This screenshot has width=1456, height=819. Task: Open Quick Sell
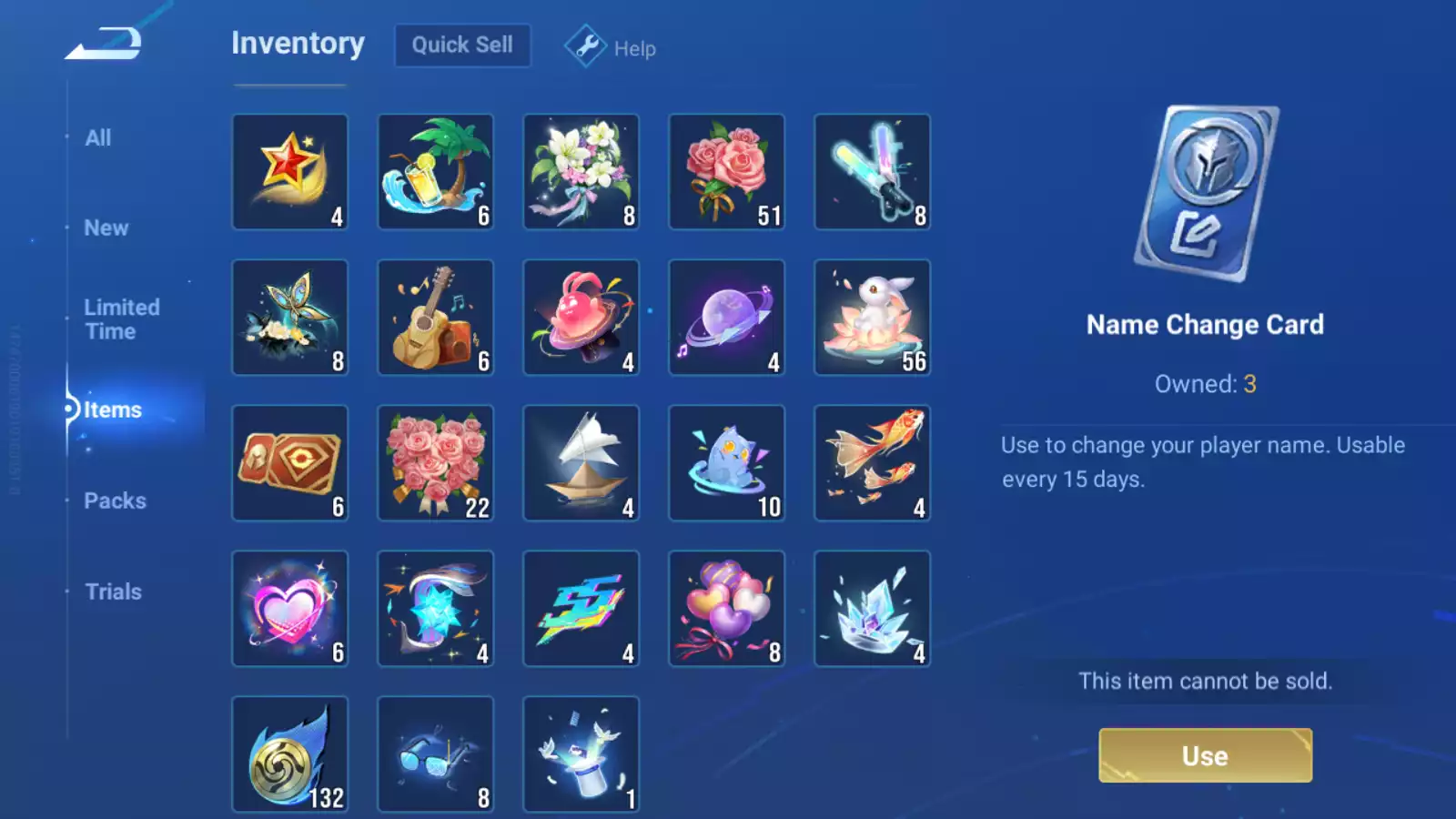(462, 45)
